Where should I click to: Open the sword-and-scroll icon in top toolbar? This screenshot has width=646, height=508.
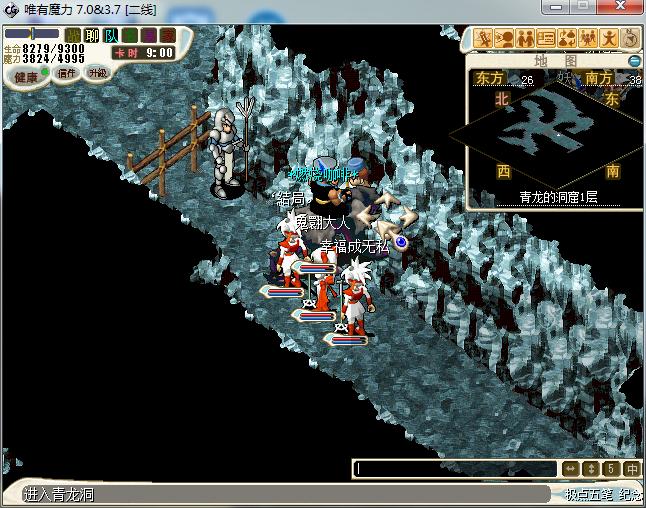coord(482,38)
